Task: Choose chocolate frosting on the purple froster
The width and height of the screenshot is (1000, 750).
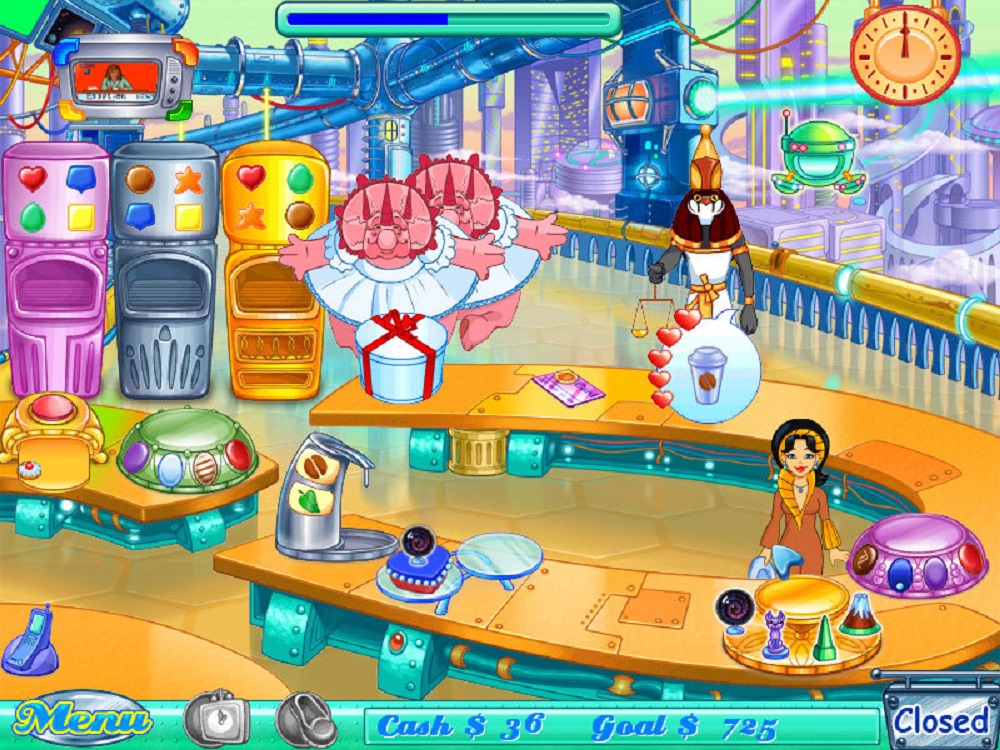Action: tap(864, 559)
